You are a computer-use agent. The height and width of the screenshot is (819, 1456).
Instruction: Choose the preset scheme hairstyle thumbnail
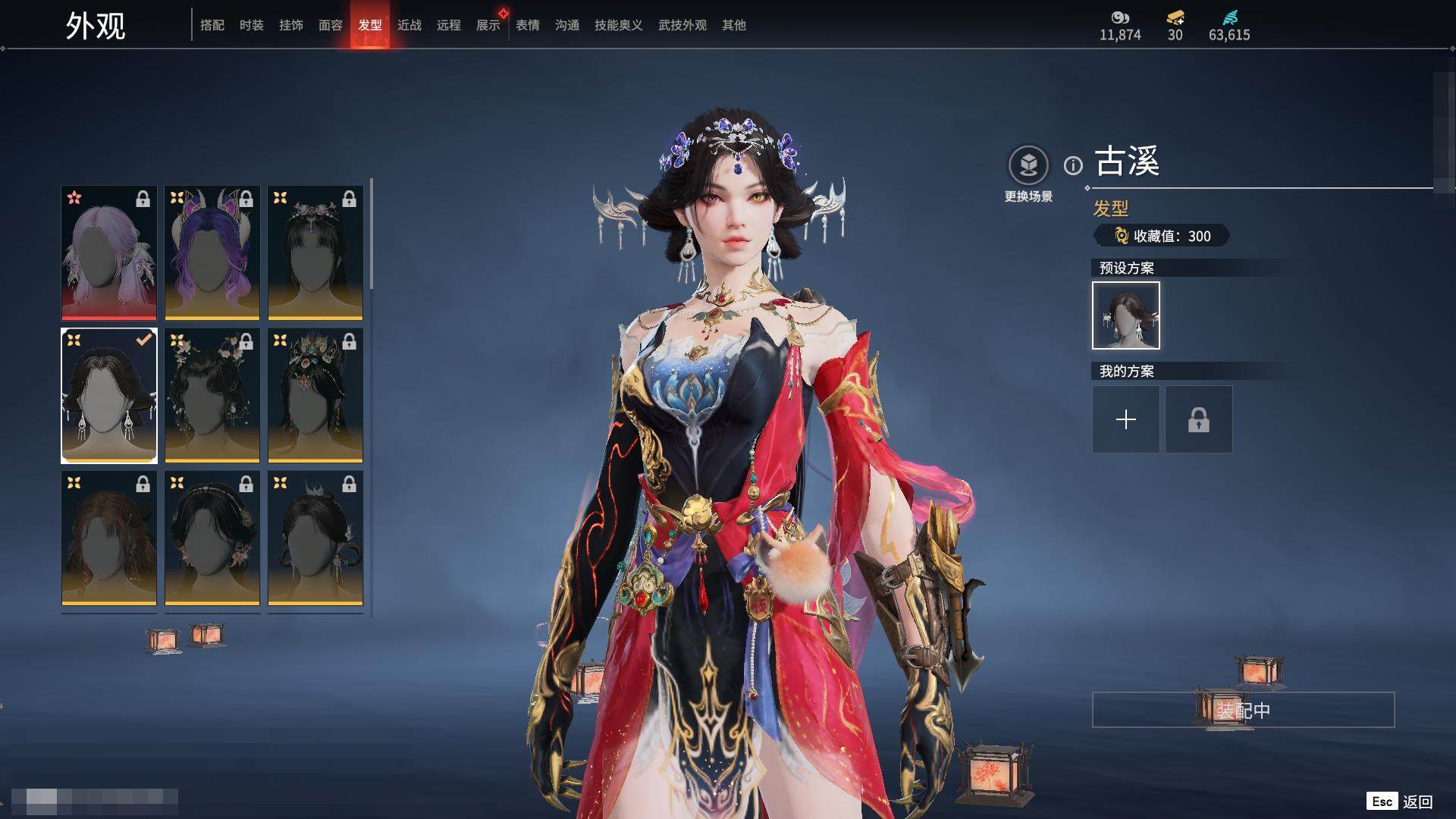pyautogui.click(x=1126, y=315)
